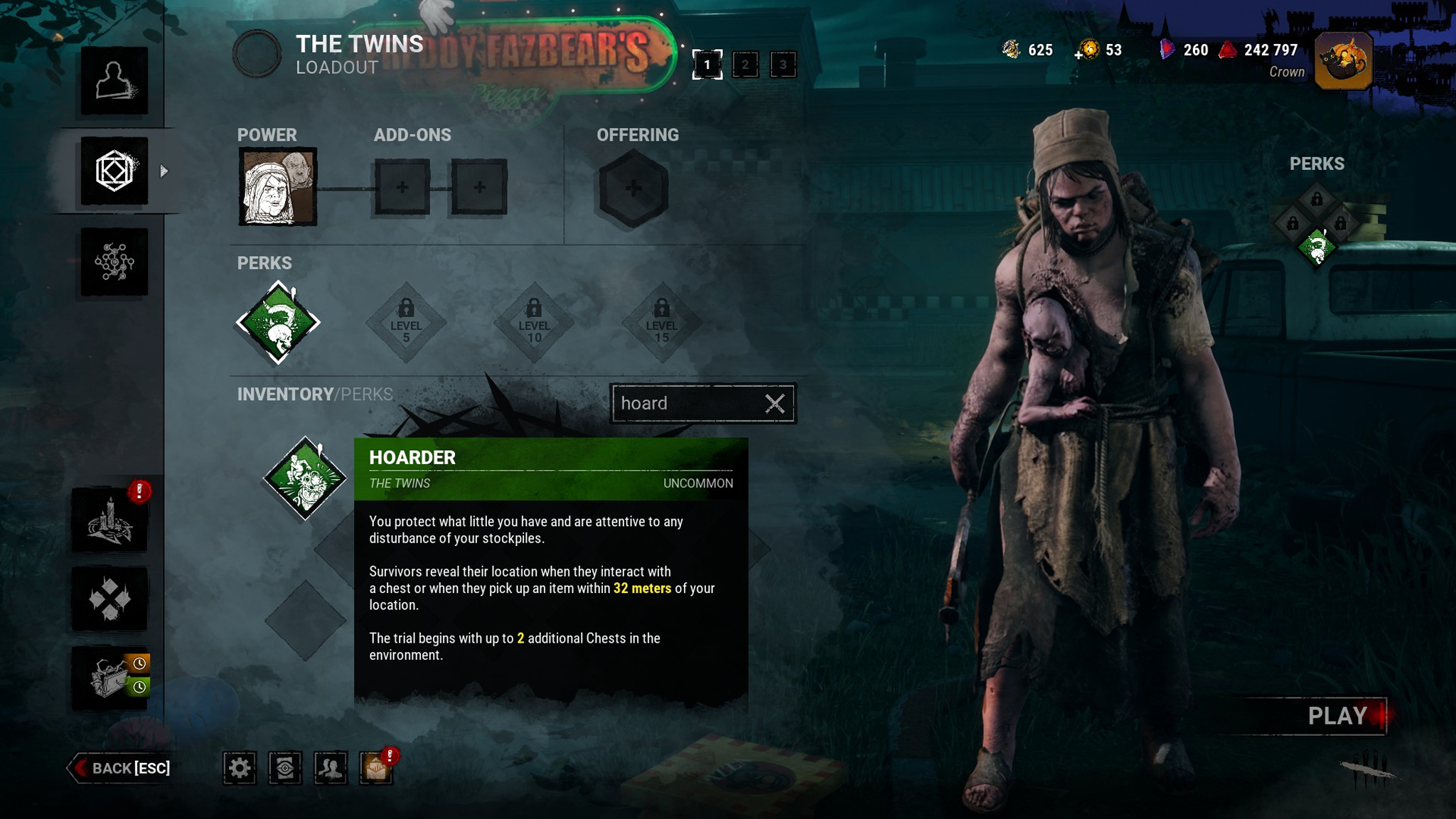Screen dimensions: 1456x819
Task: Switch to loadout page 3
Action: coord(782,65)
